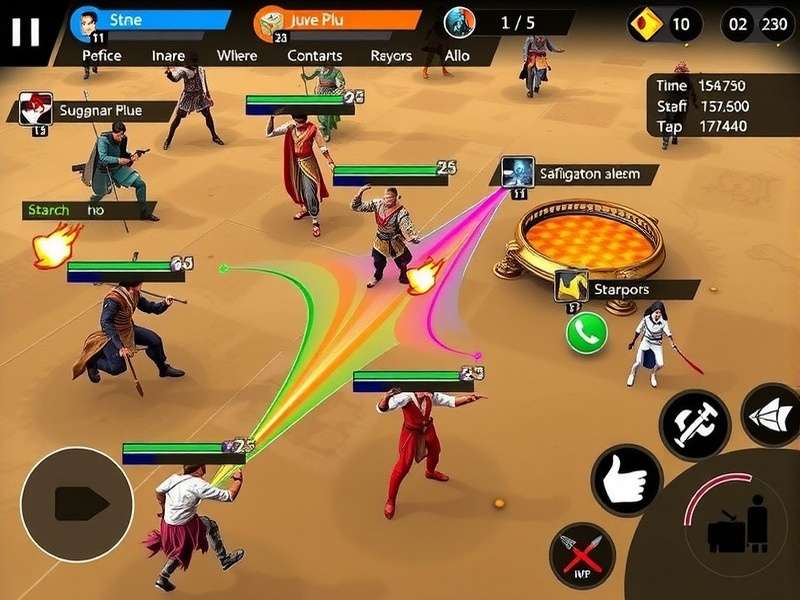Viewport: 800px width, 600px height.
Task: Switch to the Reyors tab
Action: [x=391, y=56]
